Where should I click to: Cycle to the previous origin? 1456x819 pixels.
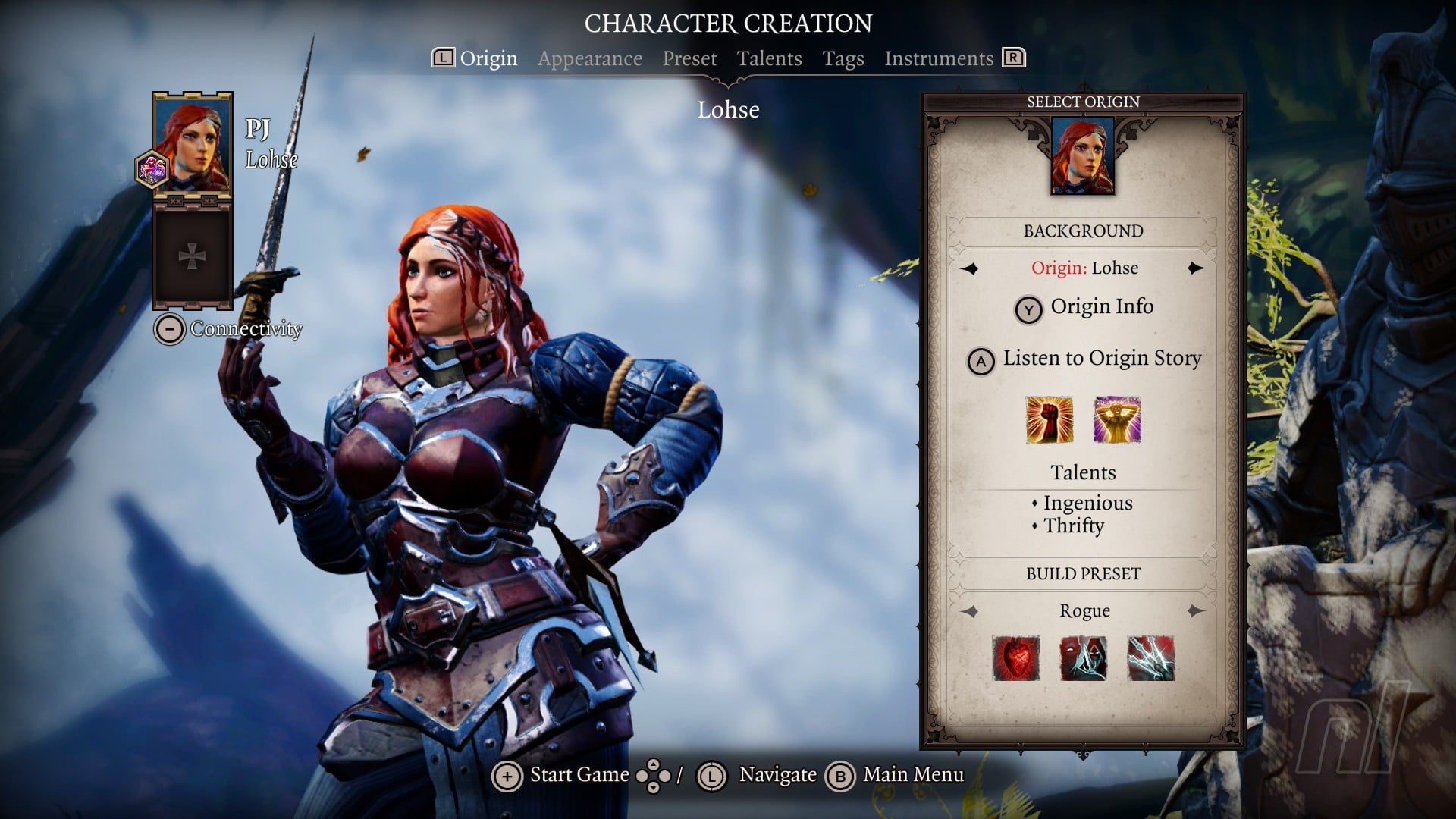tap(969, 268)
